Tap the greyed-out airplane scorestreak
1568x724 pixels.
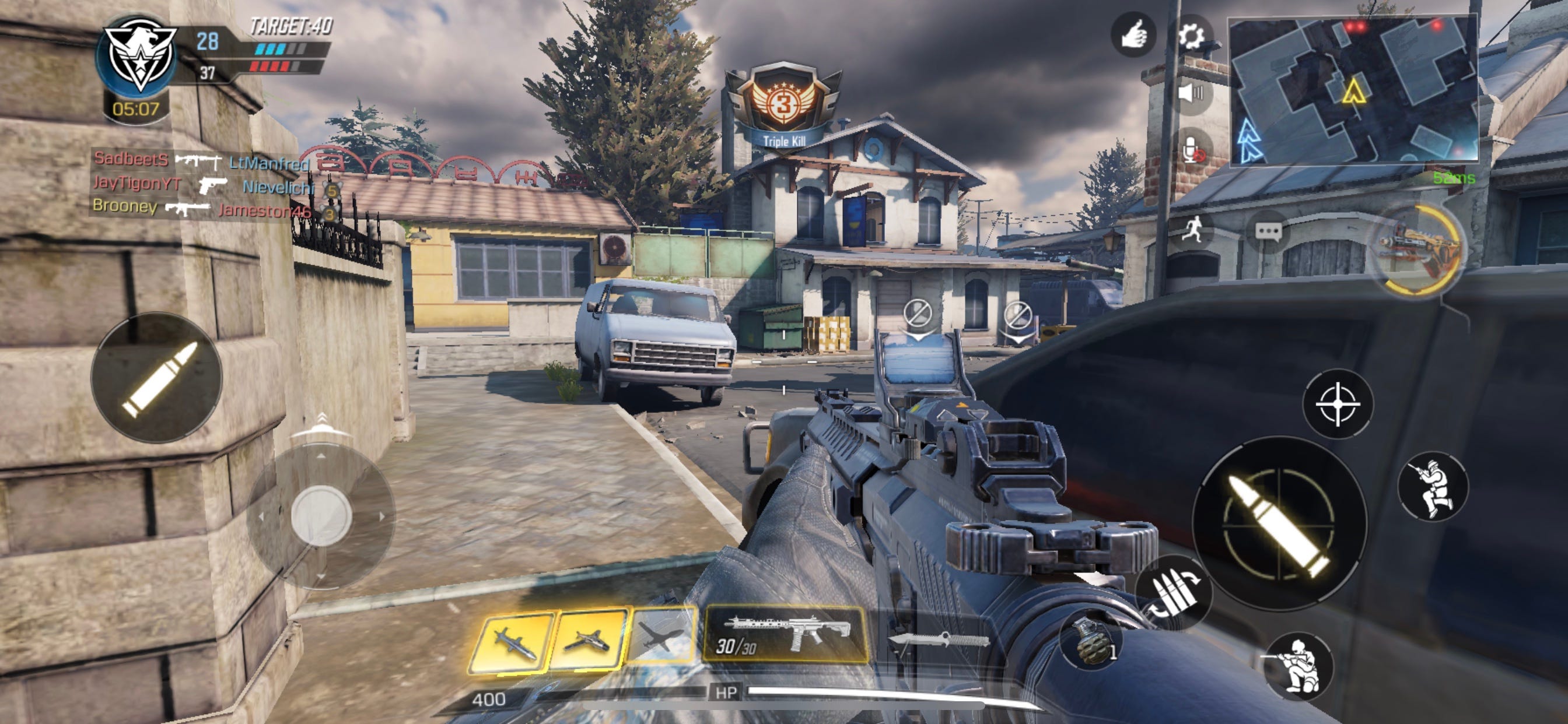[663, 635]
